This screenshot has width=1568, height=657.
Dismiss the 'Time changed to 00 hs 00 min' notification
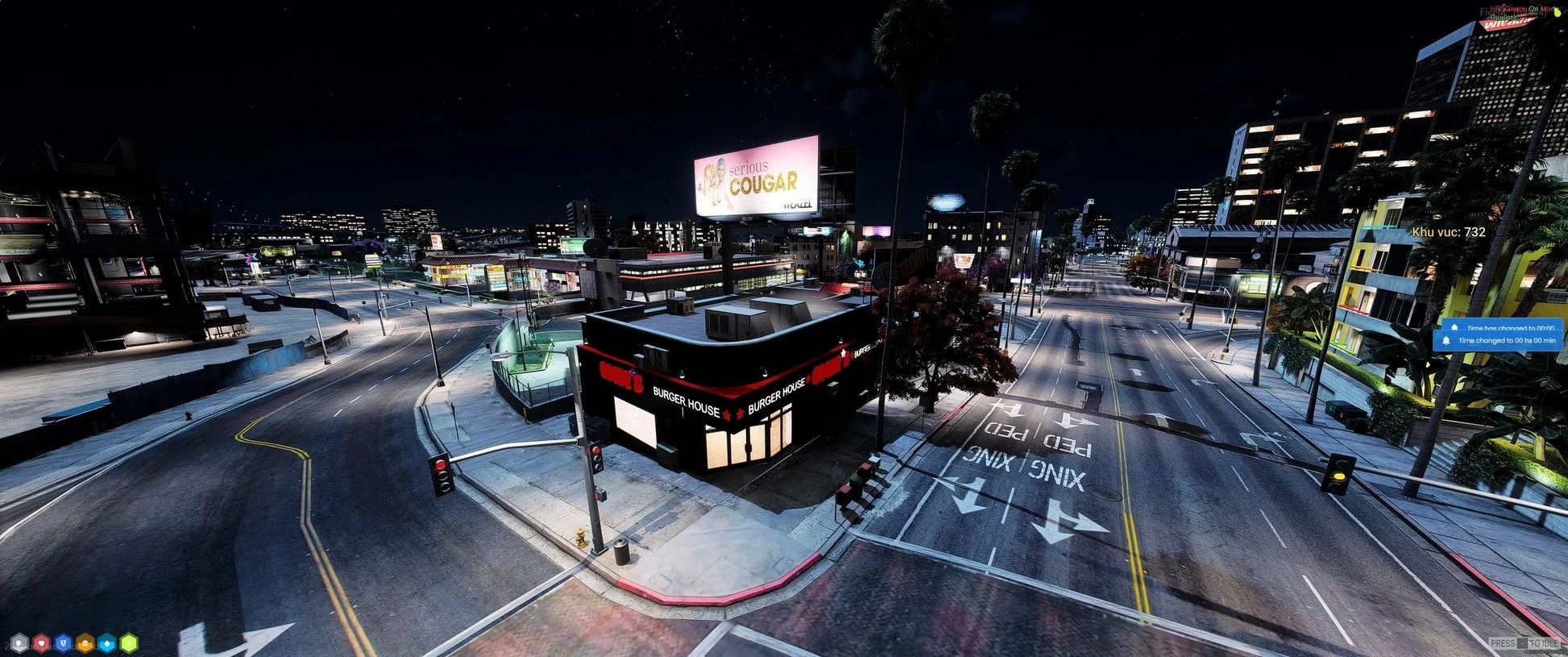click(x=1497, y=340)
